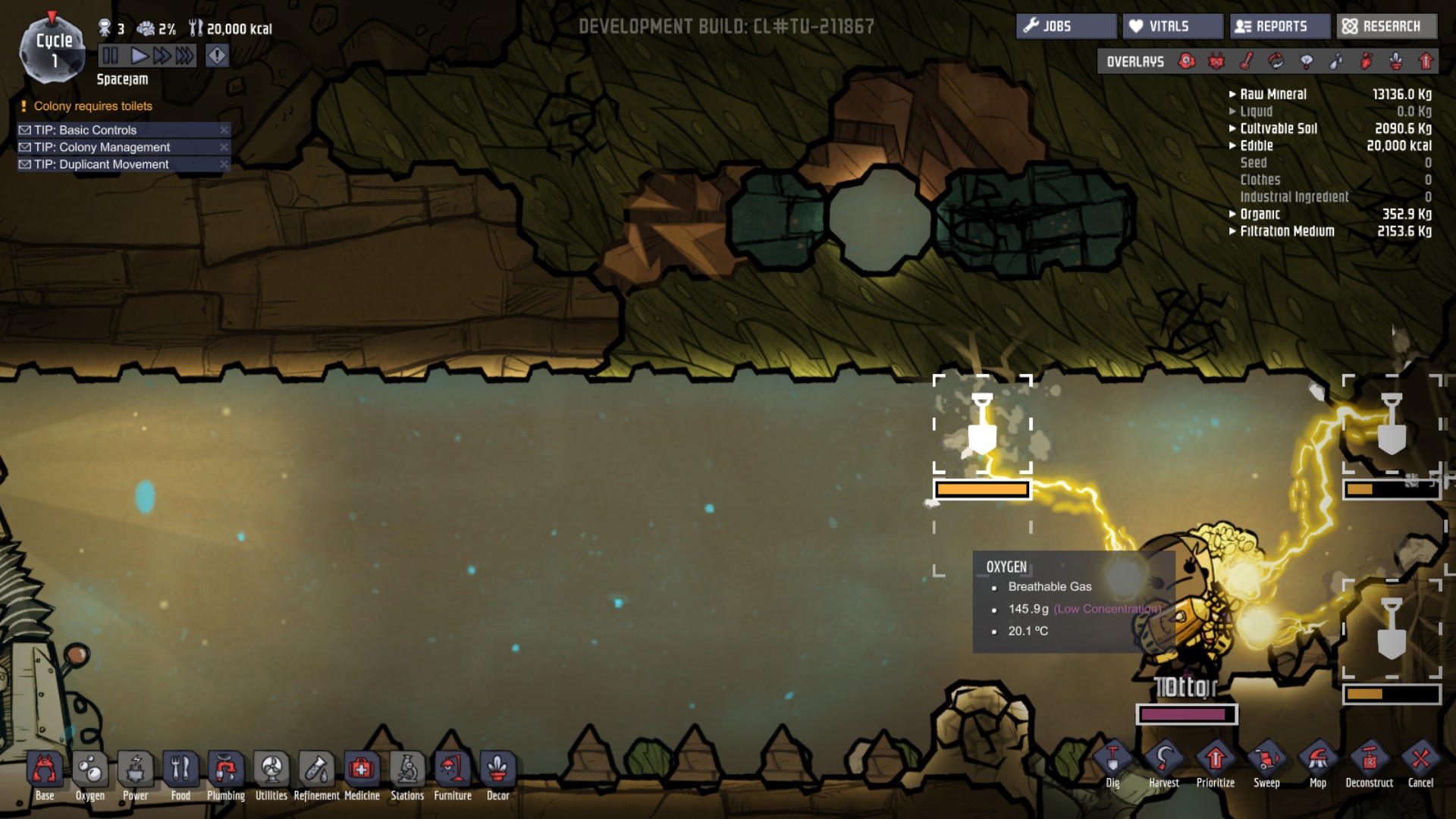Open the Research screen

pos(1385,27)
